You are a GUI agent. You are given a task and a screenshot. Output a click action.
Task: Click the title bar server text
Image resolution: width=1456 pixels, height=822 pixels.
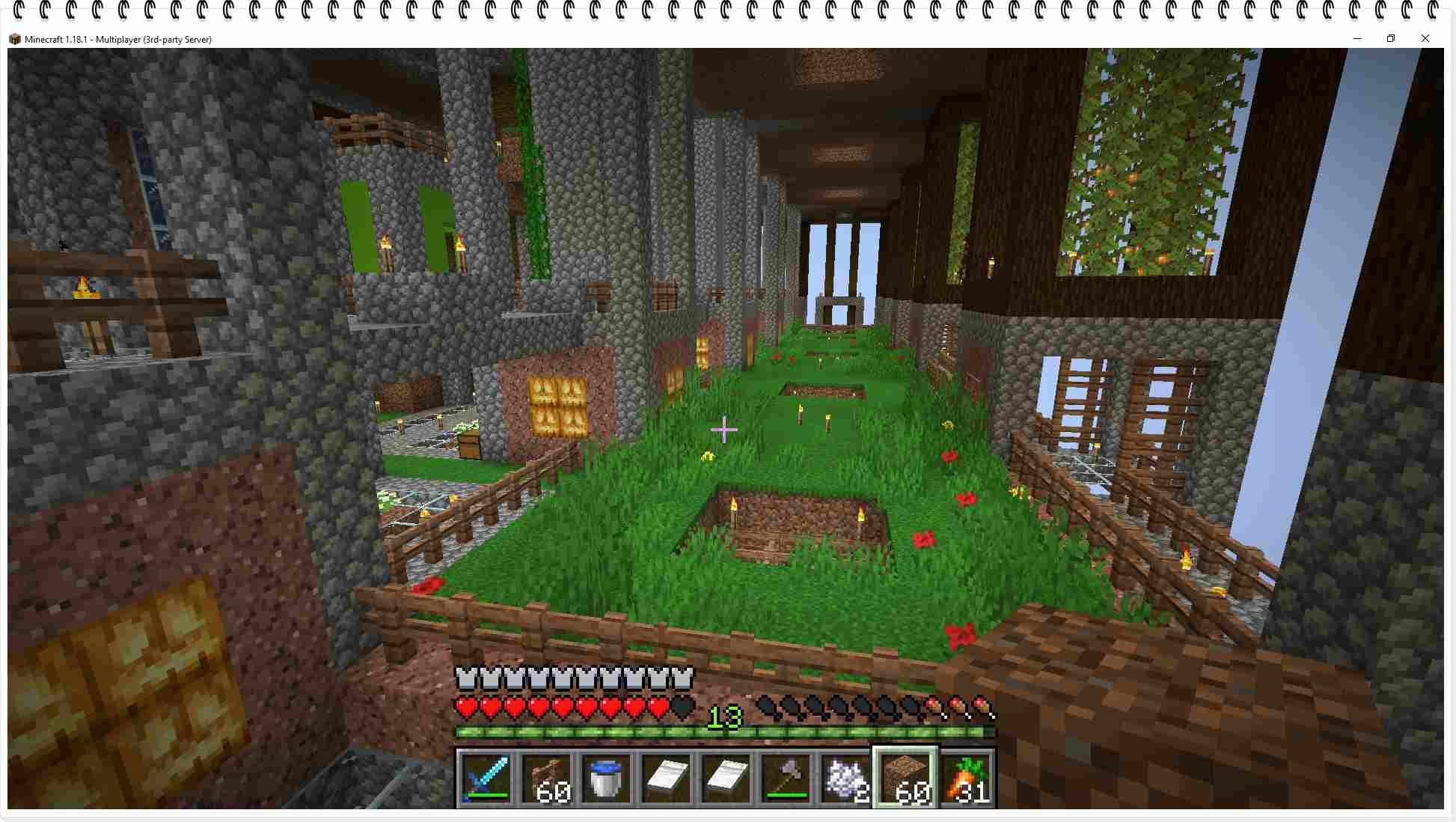click(120, 39)
